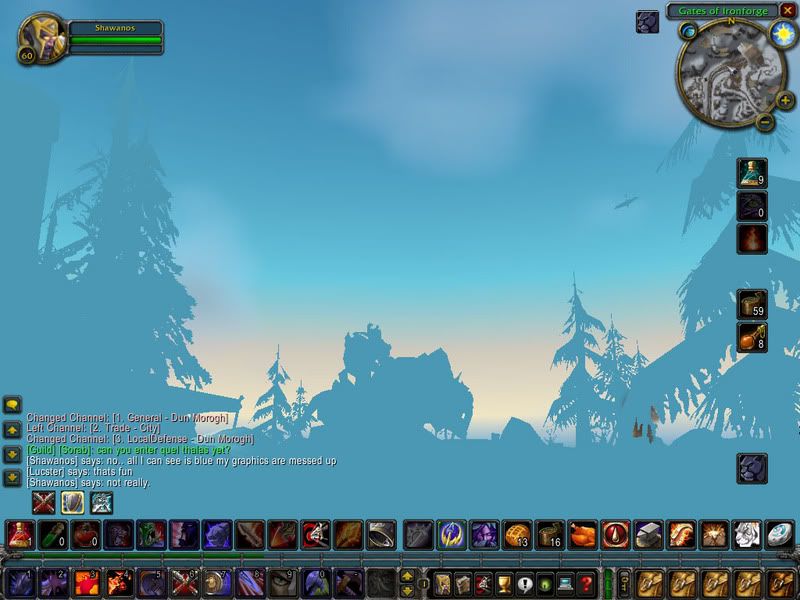Open the quest log golden chalice button
Image resolution: width=800 pixels, height=600 pixels.
click(x=503, y=583)
